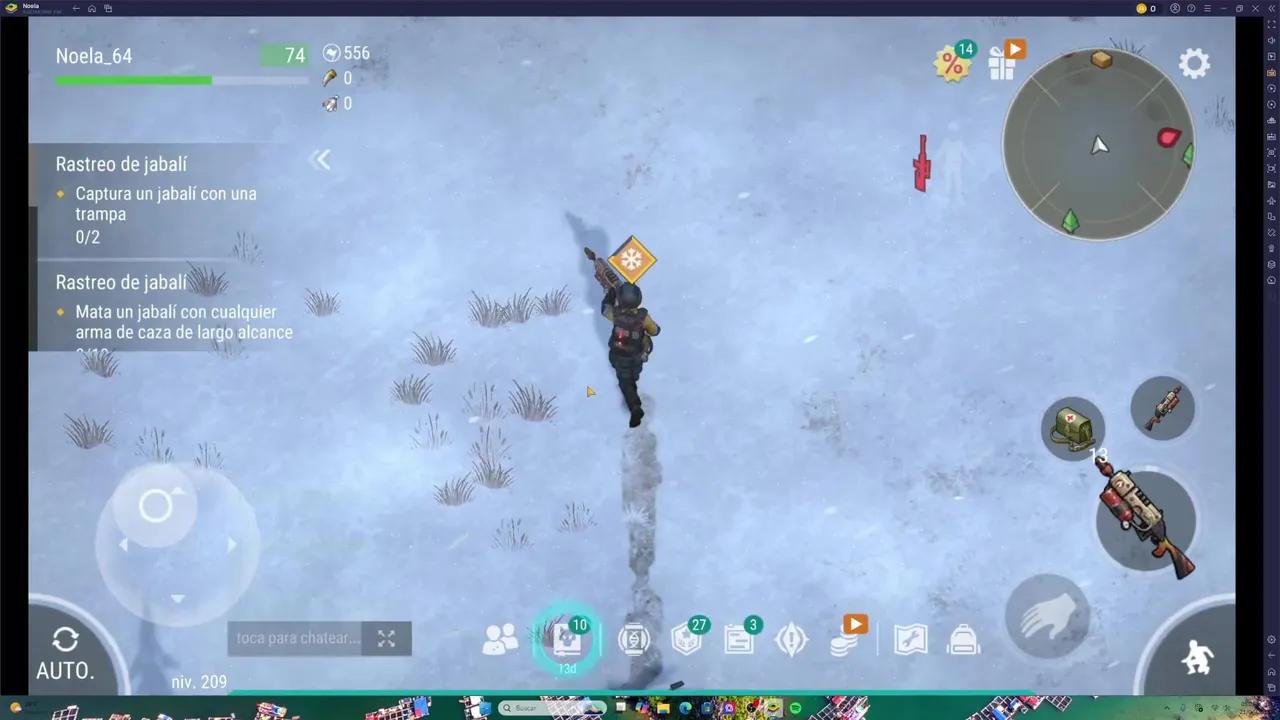
Task: Open the season chest with 27 badge
Action: pos(686,639)
